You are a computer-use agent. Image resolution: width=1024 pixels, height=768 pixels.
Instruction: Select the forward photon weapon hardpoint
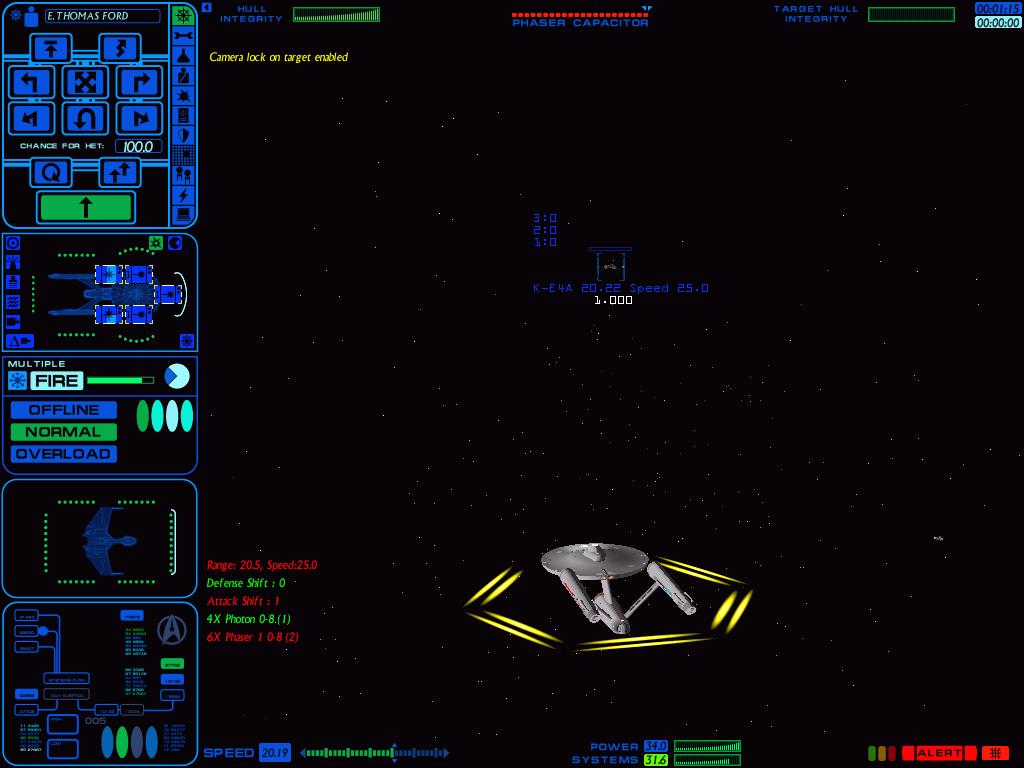click(x=167, y=295)
